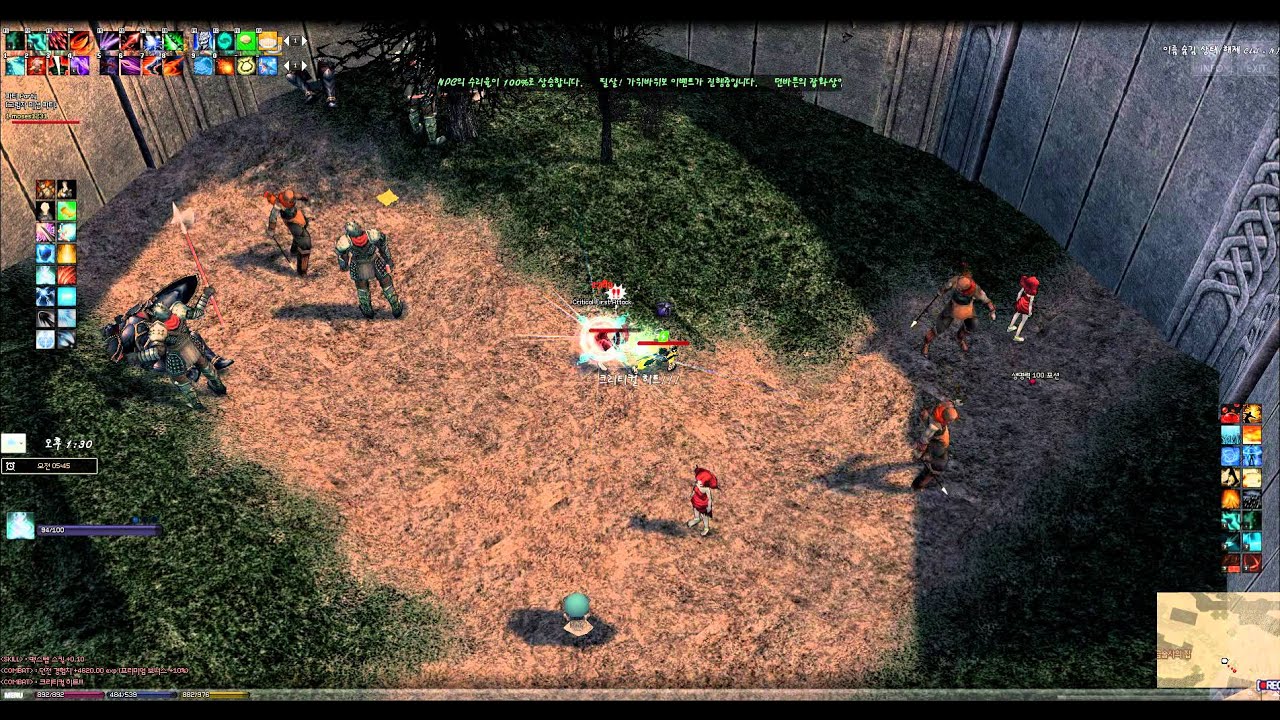Click the left arrow on the second hotbar row

pos(285,66)
